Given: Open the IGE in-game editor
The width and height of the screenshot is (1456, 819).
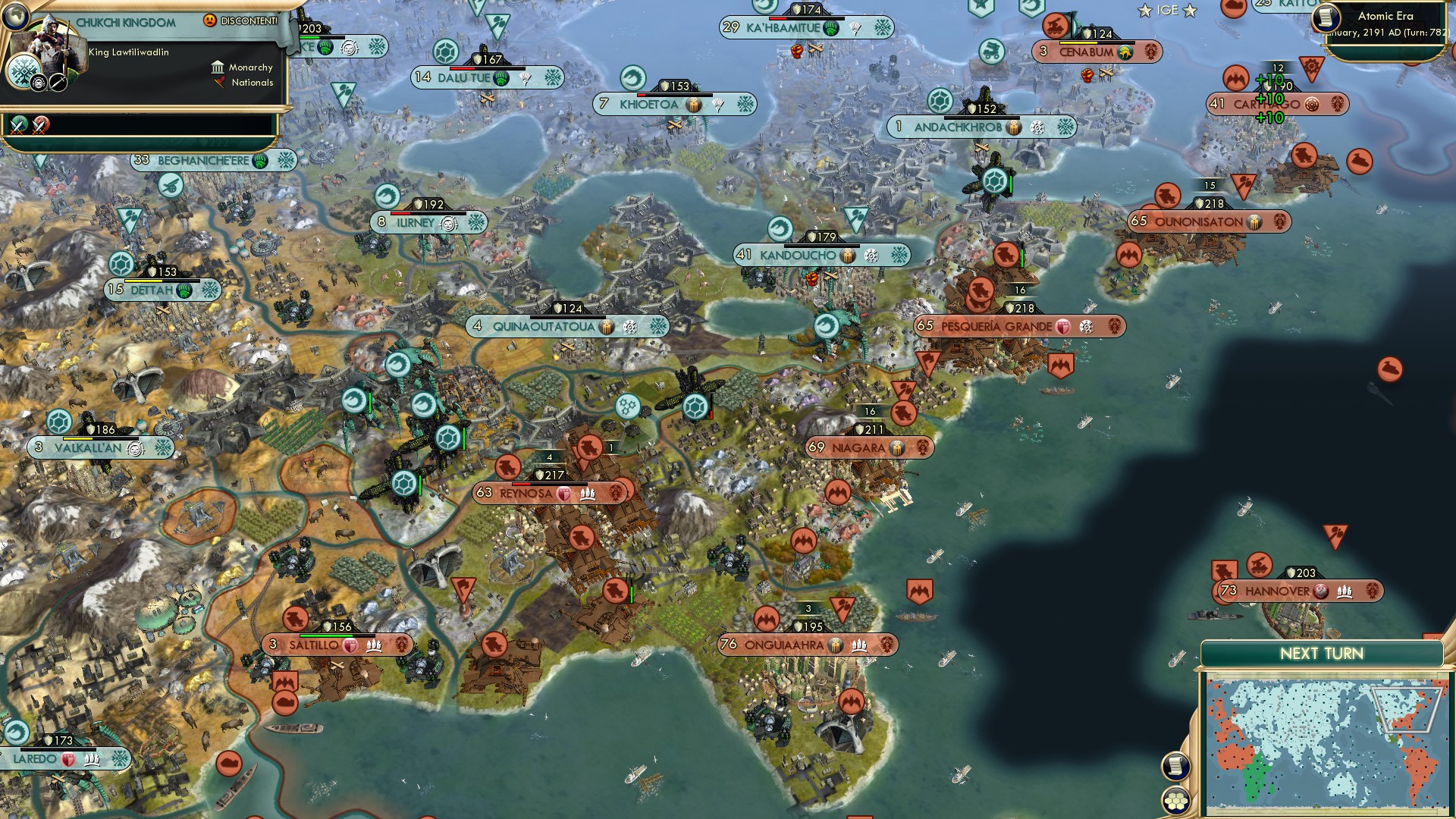Looking at the screenshot, I should tap(1167, 11).
